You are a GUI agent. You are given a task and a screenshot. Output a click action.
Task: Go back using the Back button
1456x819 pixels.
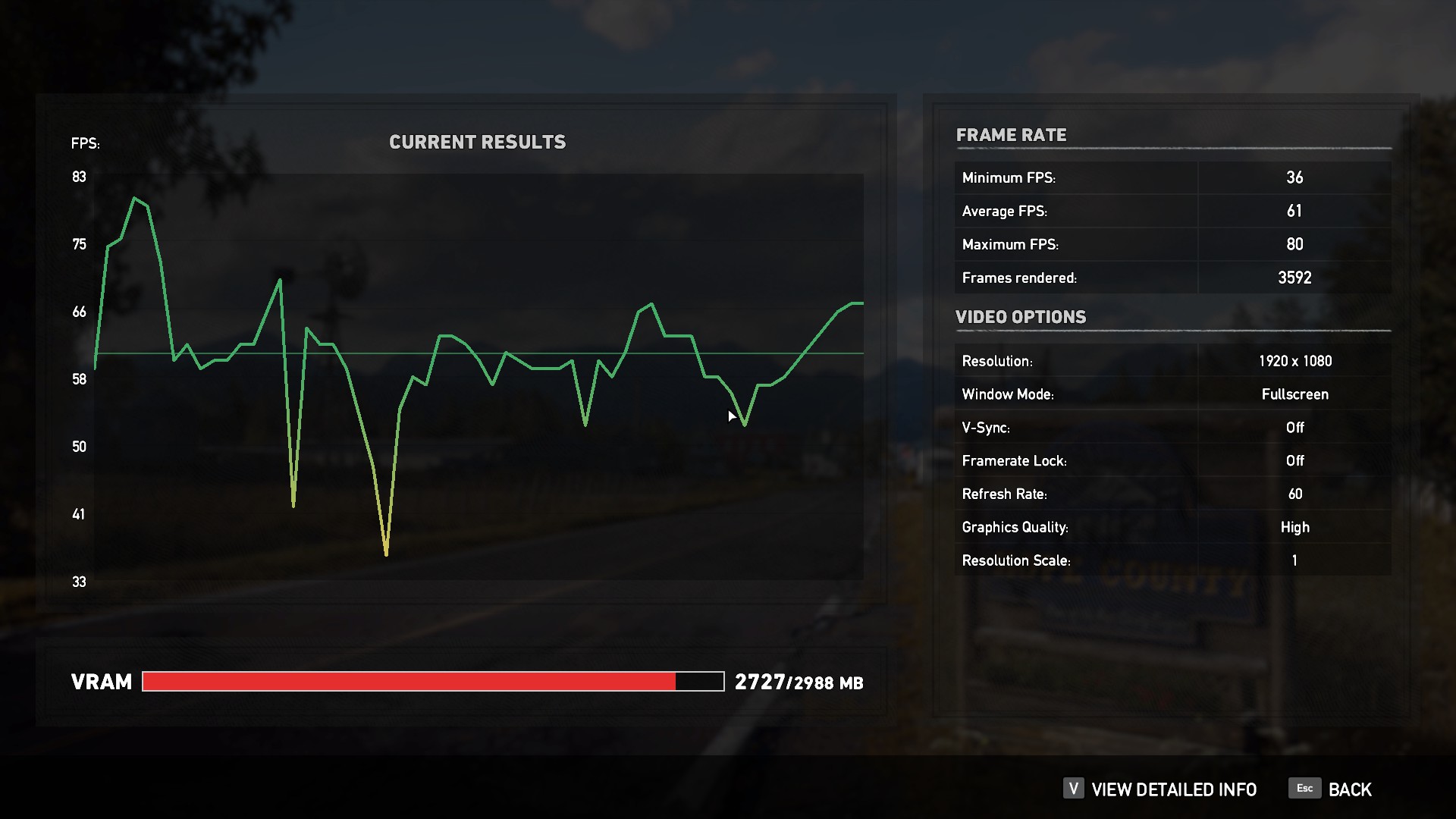pos(1331,789)
